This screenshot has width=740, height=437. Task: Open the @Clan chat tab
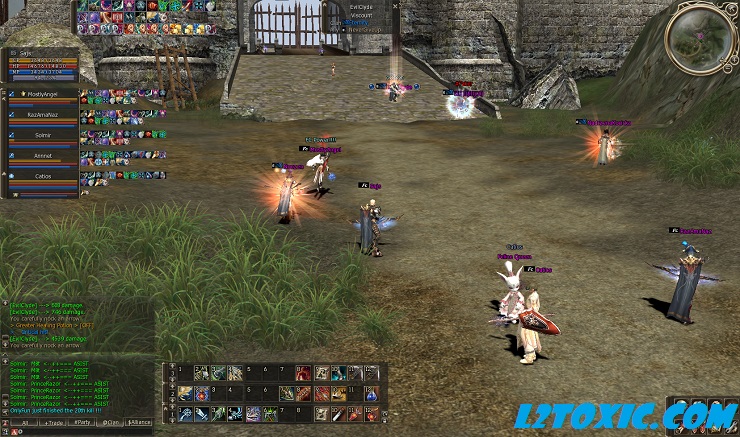[110, 423]
